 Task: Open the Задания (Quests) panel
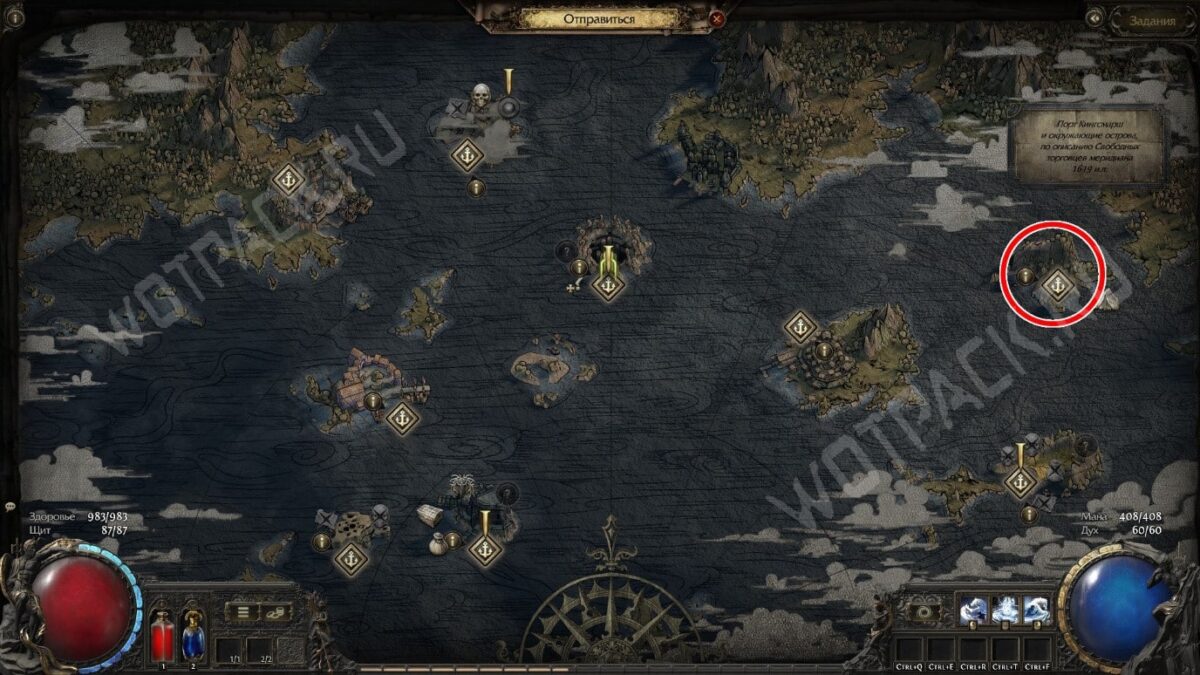pyautogui.click(x=1151, y=17)
